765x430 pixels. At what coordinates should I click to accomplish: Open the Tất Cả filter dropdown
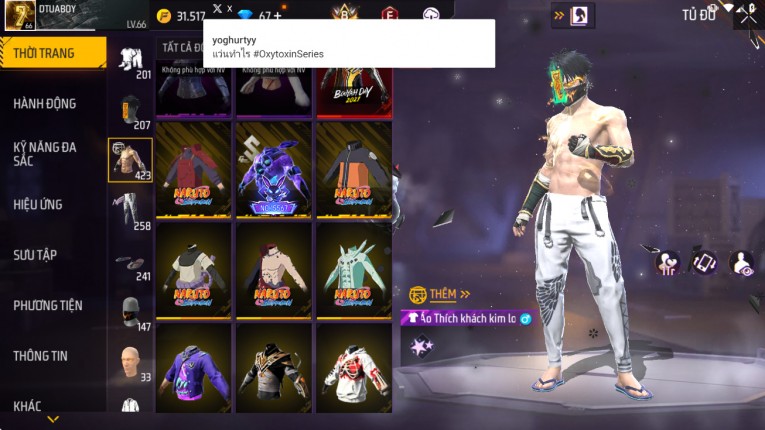tap(178, 47)
